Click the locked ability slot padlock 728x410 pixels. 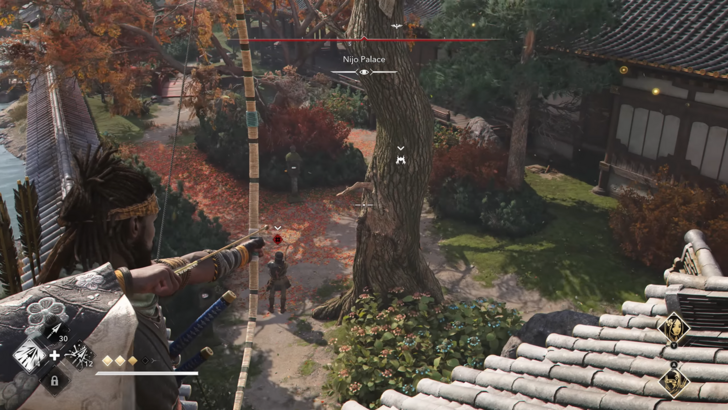(x=53, y=380)
